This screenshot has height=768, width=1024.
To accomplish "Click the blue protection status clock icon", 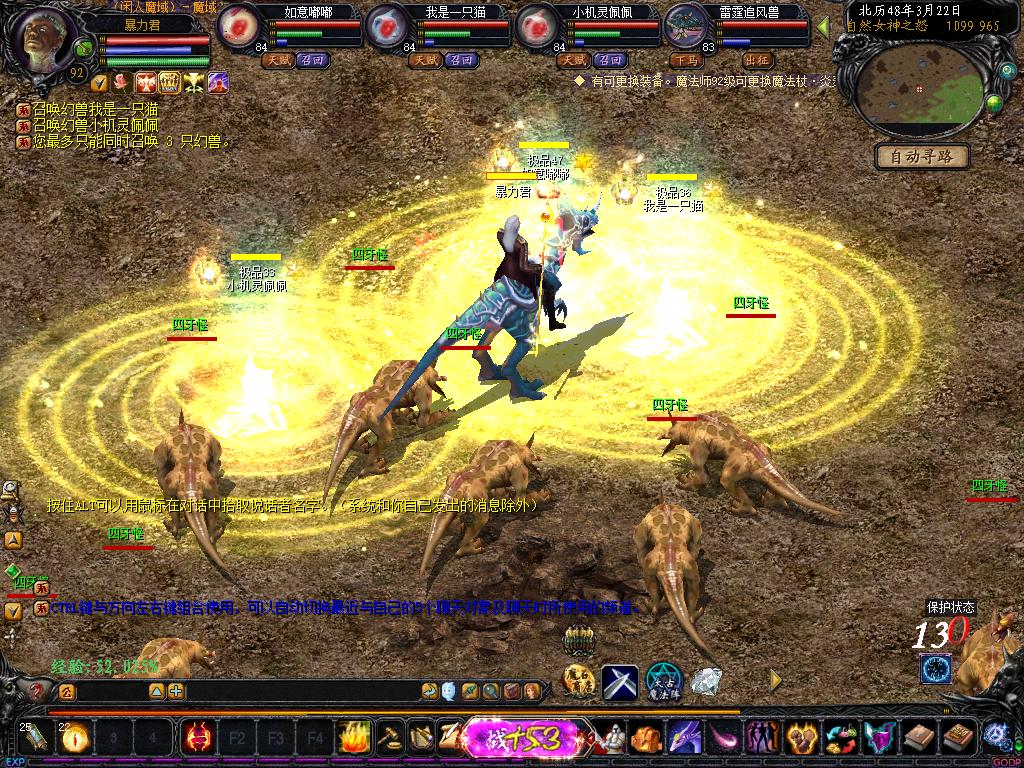I will [936, 668].
